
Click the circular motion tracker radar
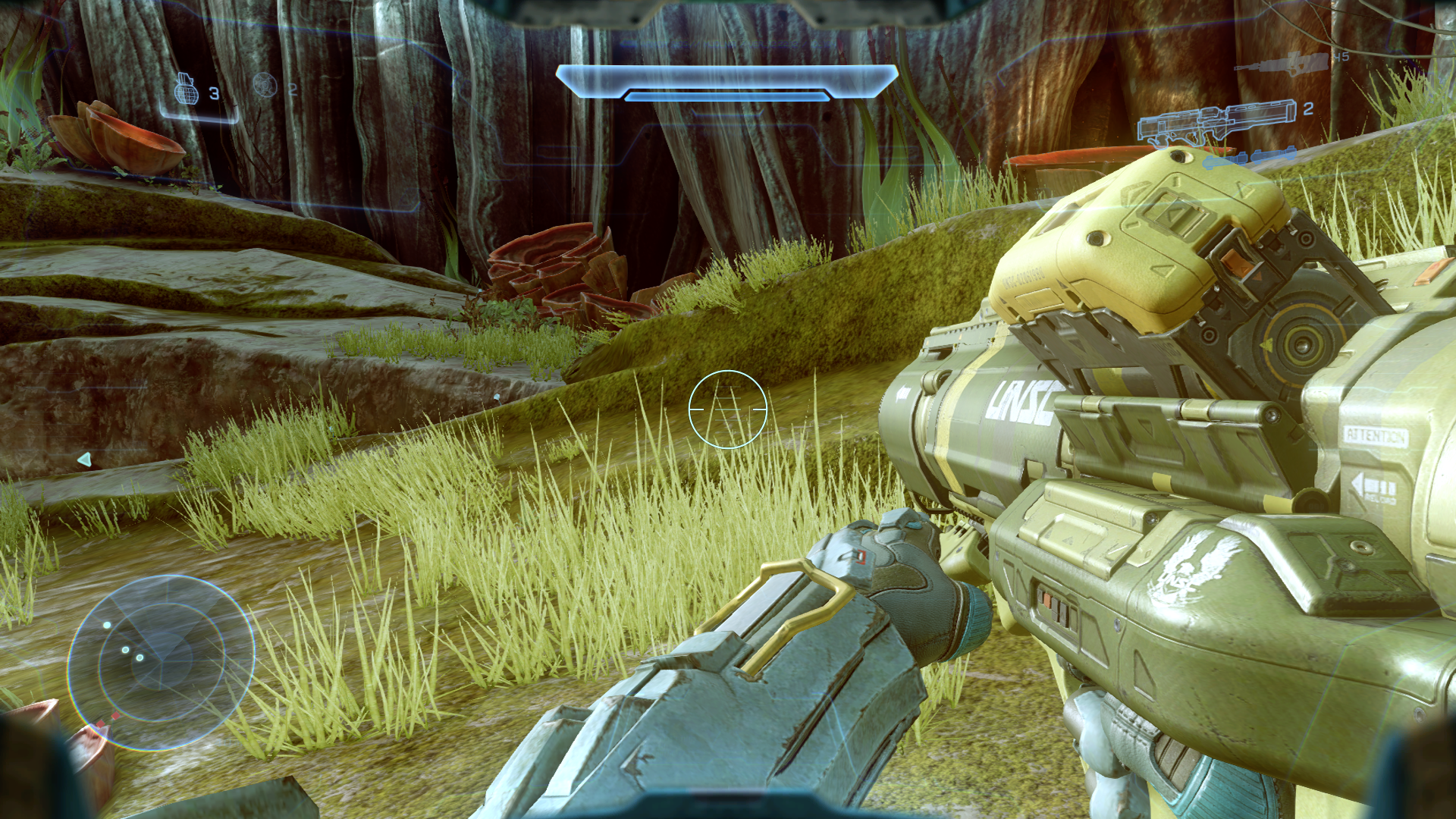point(161,662)
